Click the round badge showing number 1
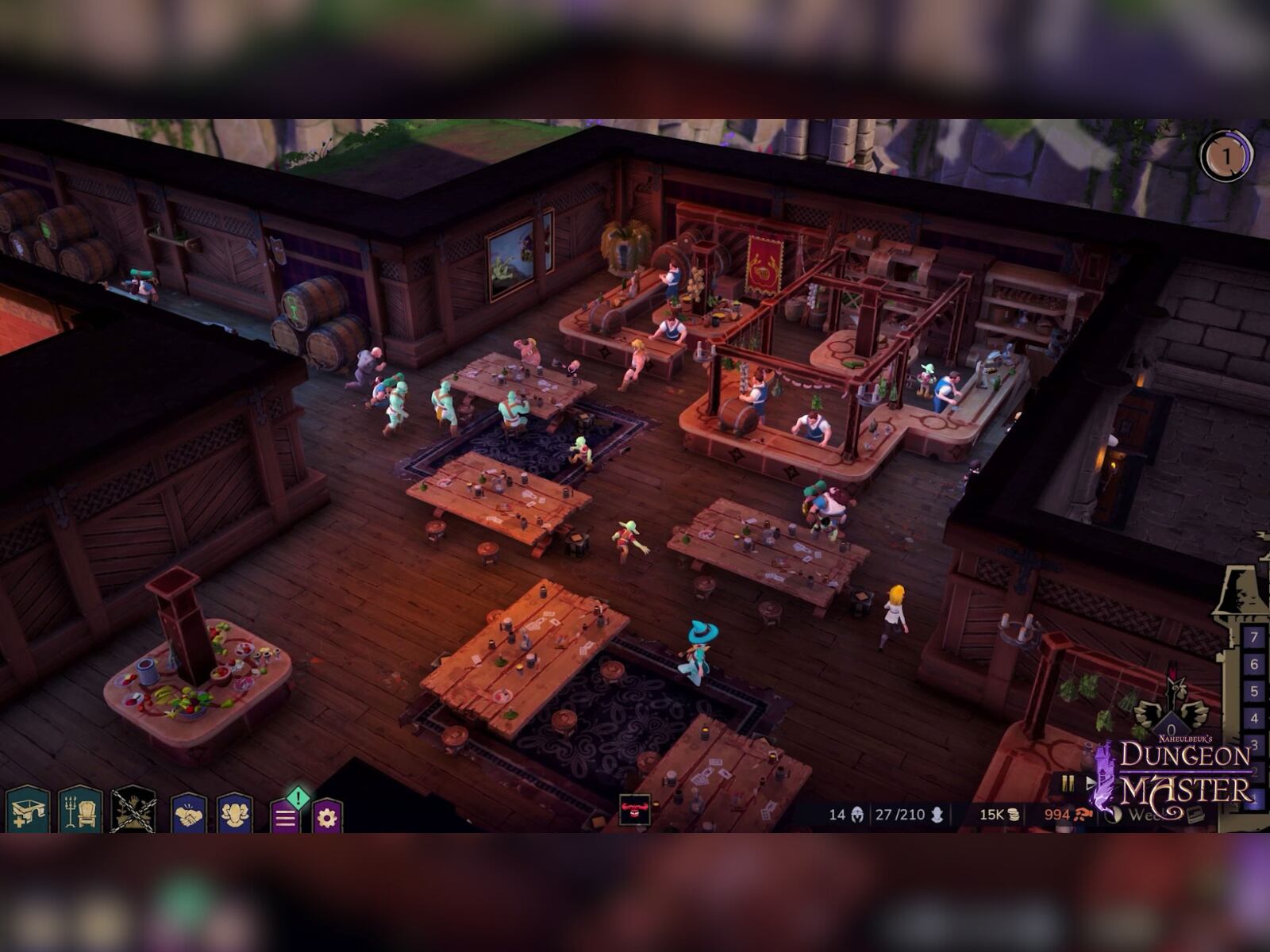This screenshot has width=1270, height=952. click(1226, 156)
